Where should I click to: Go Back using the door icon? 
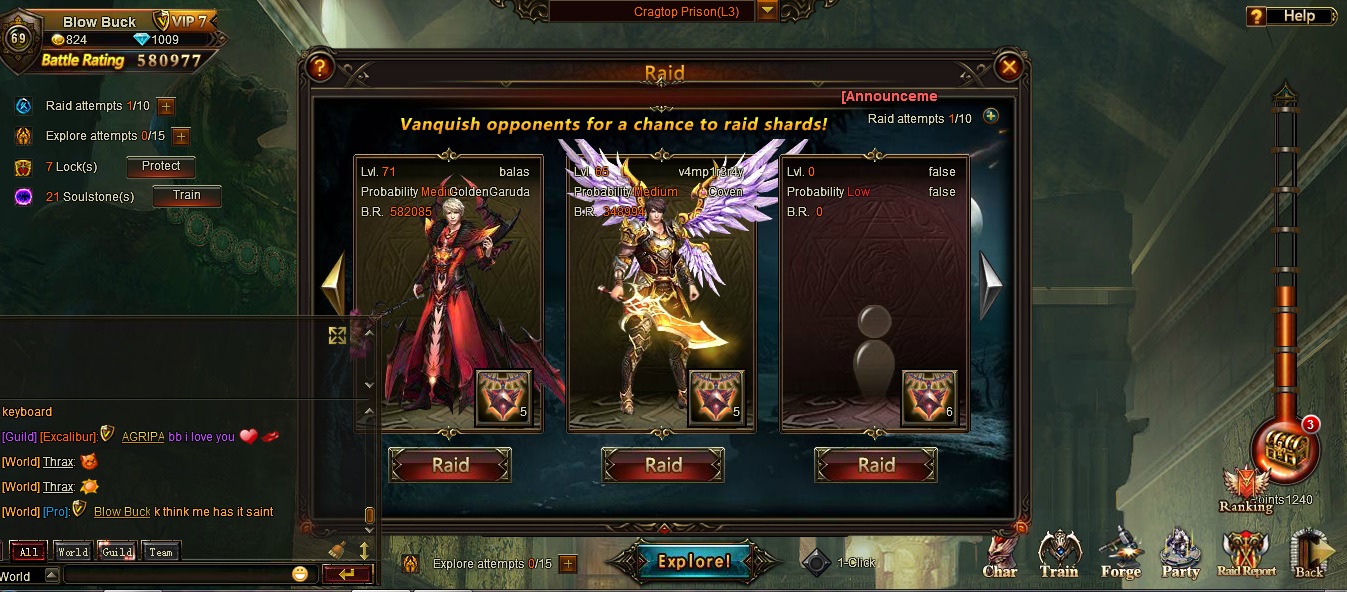click(x=1310, y=555)
